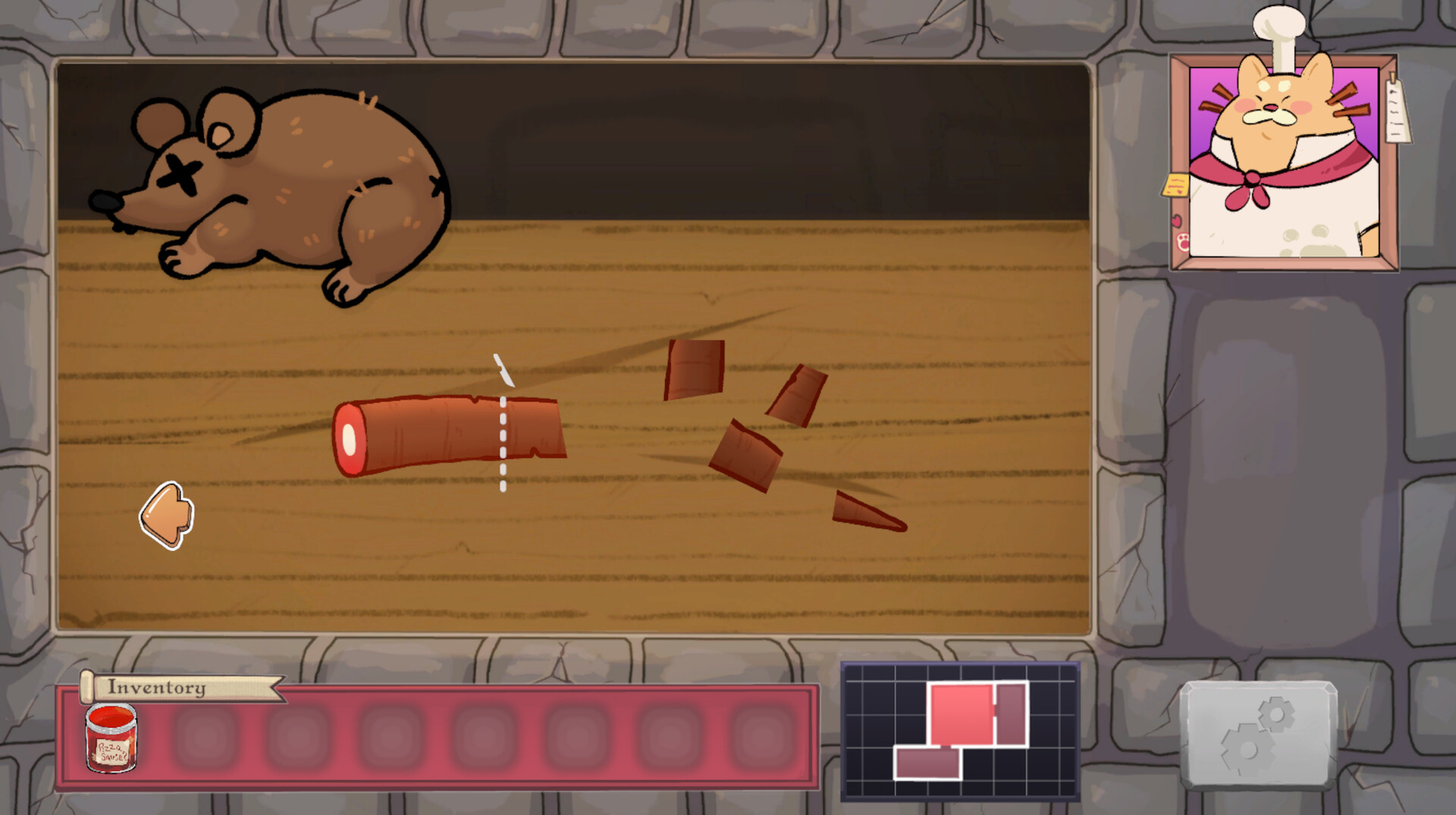Viewport: 1456px width, 815px height.
Task: Click the yellow sticky note on the frame
Action: click(1175, 185)
